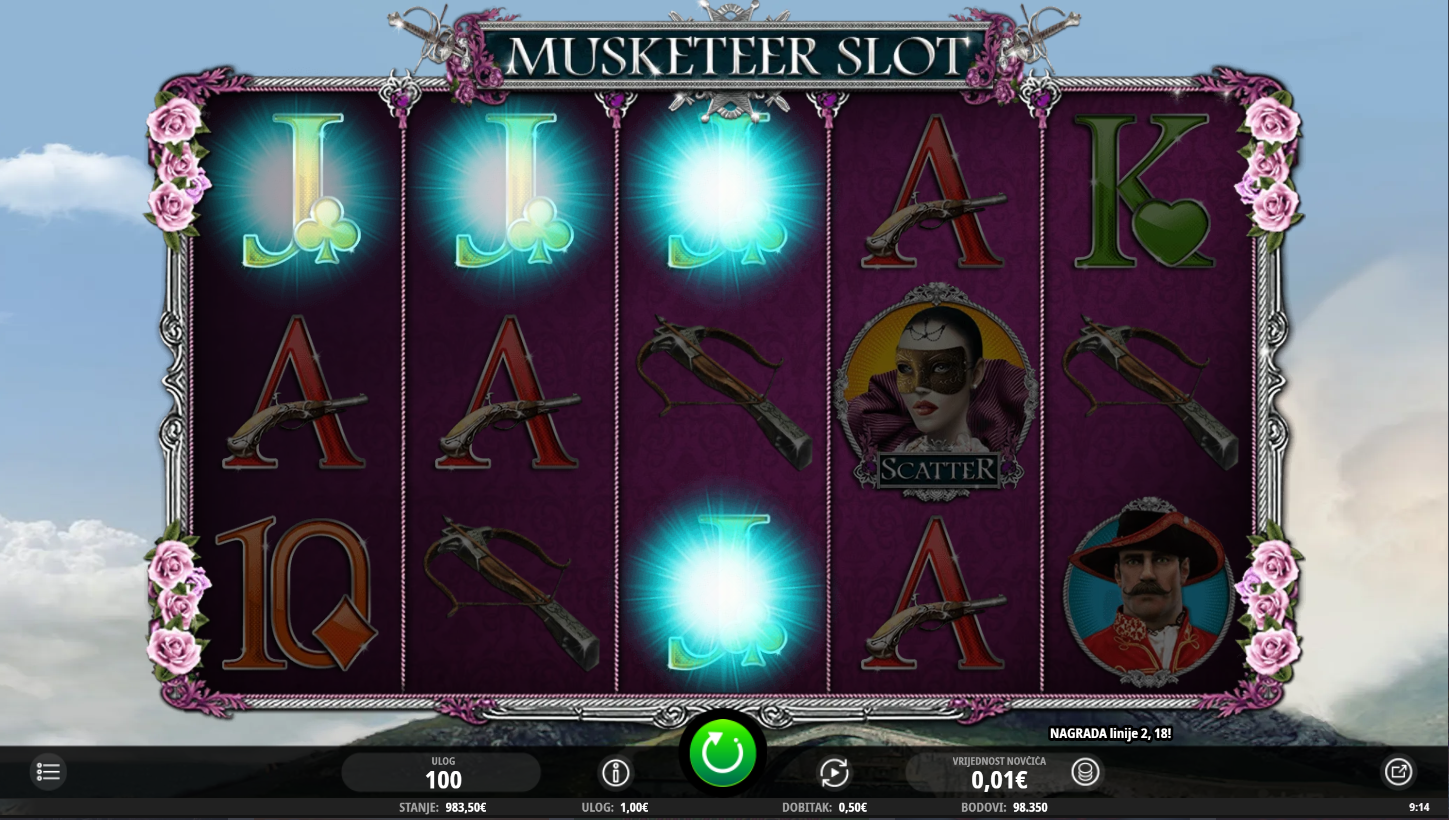Click the exit game icon
Image resolution: width=1449 pixels, height=820 pixels.
[1397, 771]
